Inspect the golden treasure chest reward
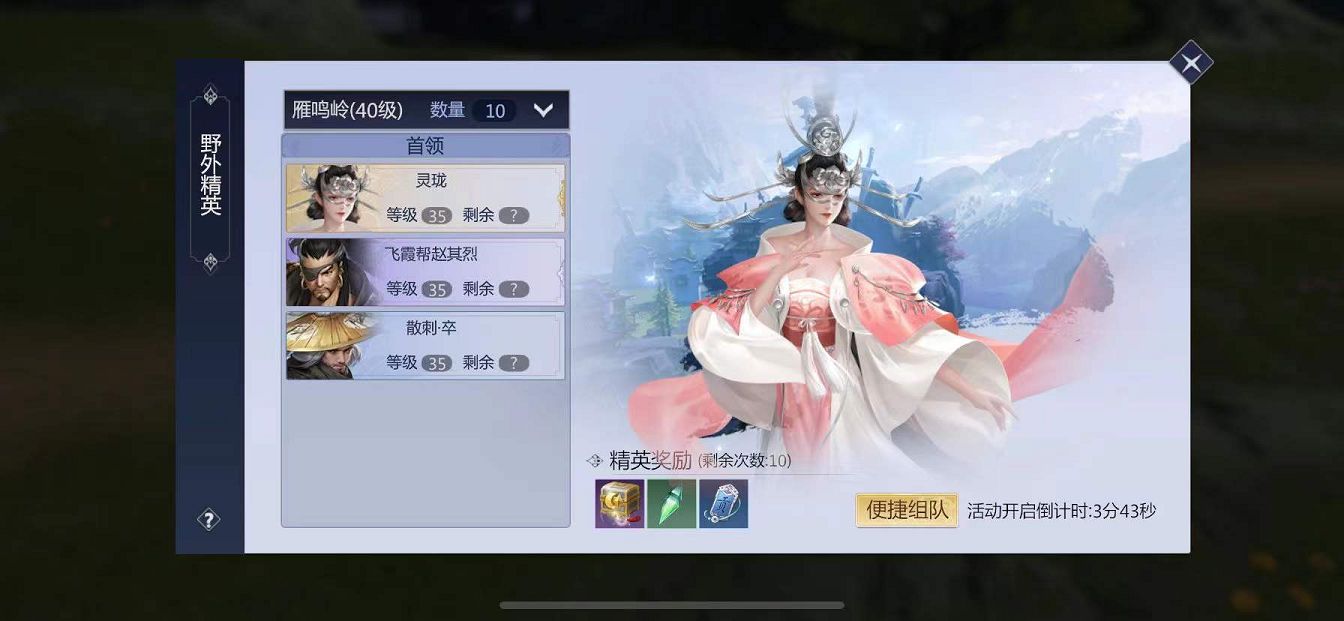 pos(619,504)
